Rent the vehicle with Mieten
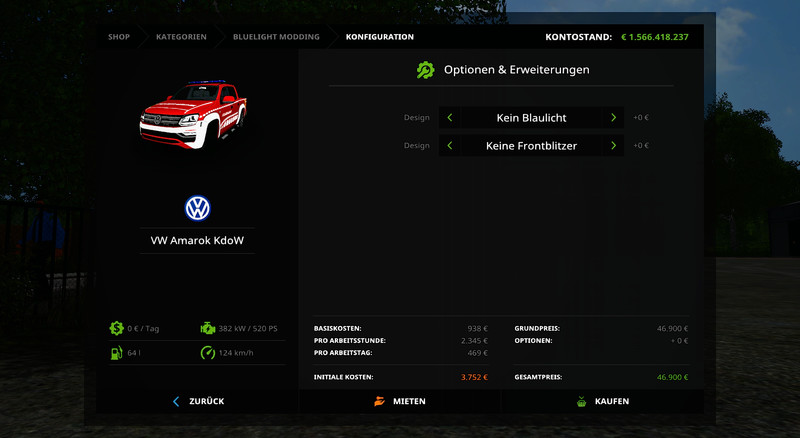This screenshot has width=800, height=438. coord(400,401)
